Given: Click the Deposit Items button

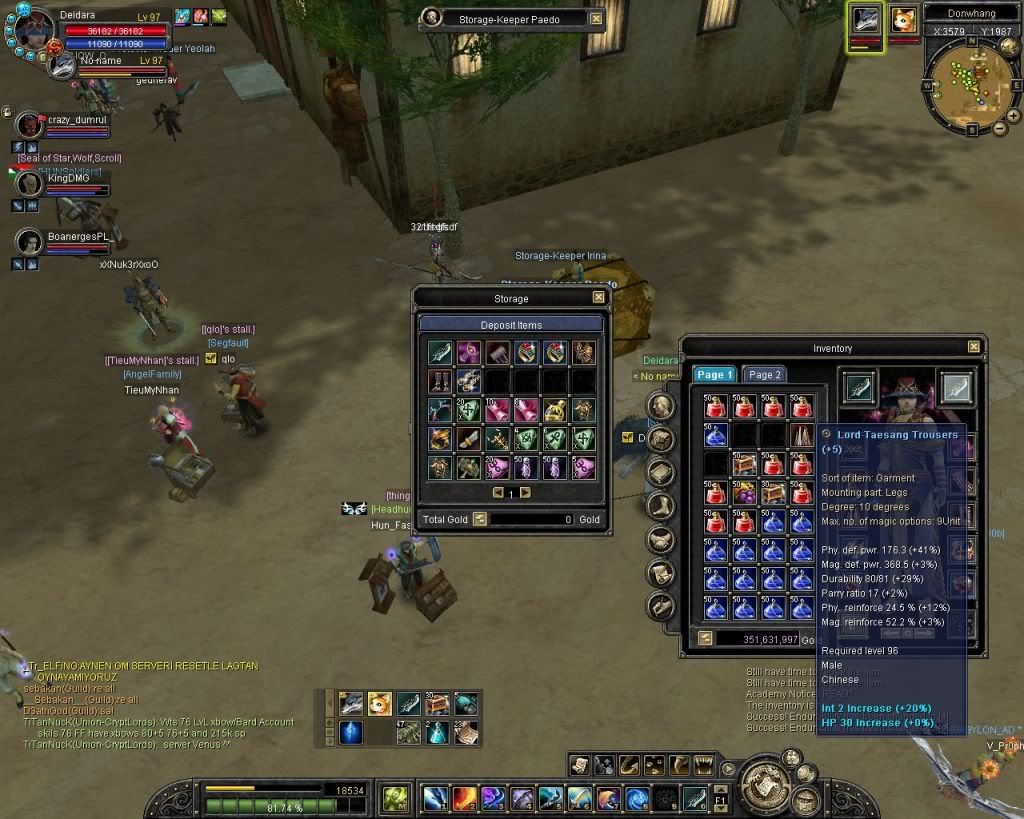Looking at the screenshot, I should (x=511, y=324).
